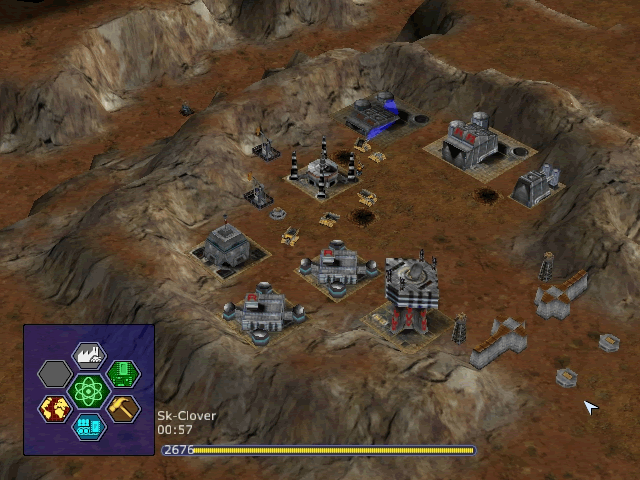Open the cyan design screen button

point(89,426)
